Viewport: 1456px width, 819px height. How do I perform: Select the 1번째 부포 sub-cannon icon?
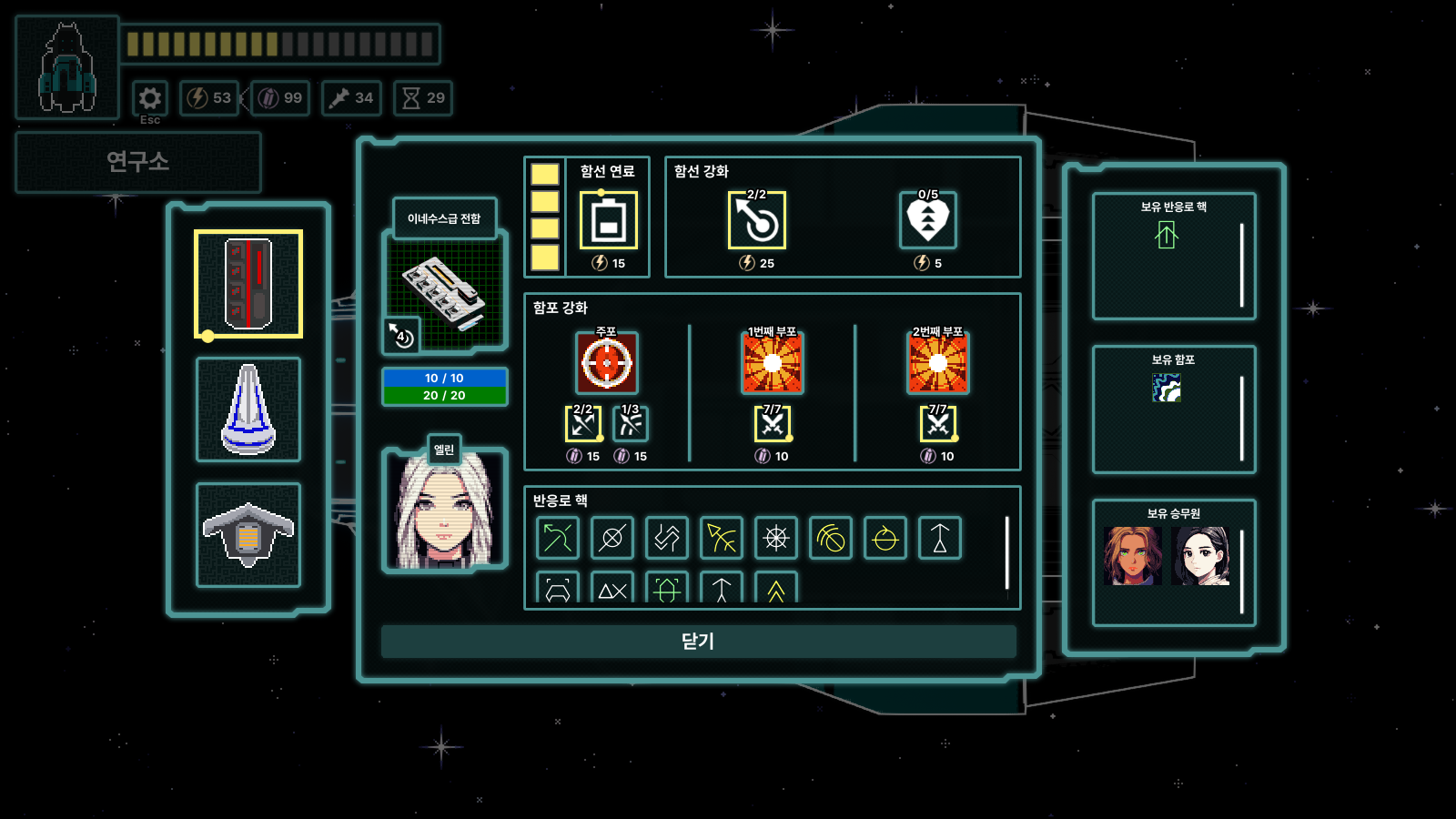(773, 363)
